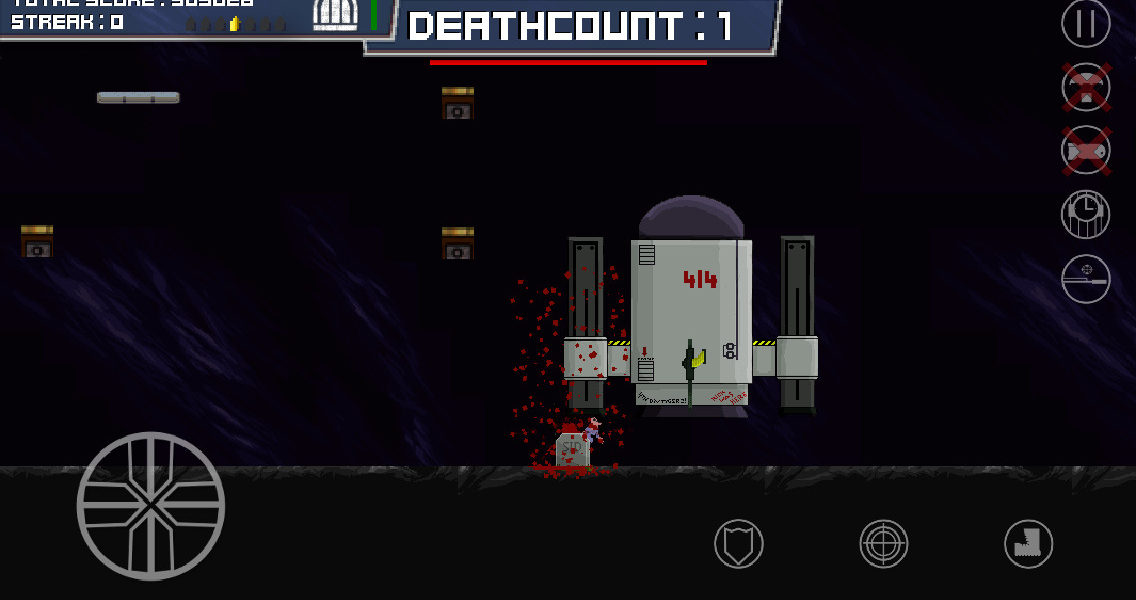Image resolution: width=1136 pixels, height=600 pixels.
Task: Tap the white cage icon in the HUD
Action: 335,14
